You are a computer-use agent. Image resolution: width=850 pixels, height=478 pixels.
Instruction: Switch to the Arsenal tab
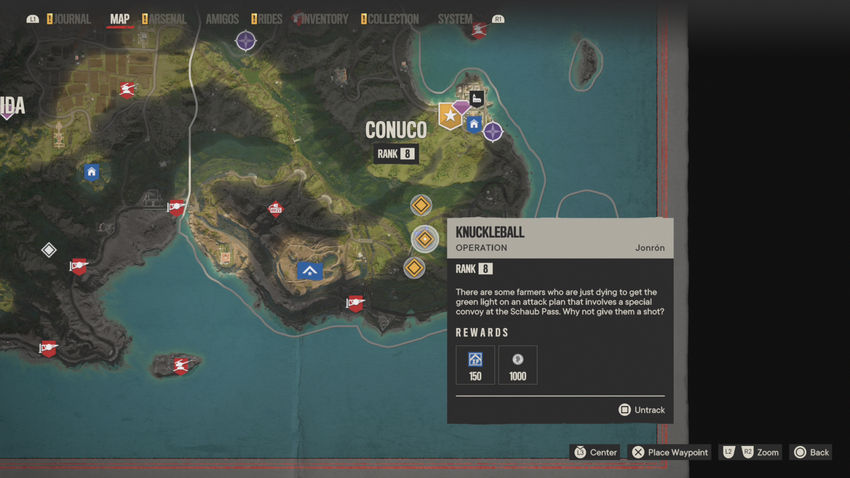167,19
